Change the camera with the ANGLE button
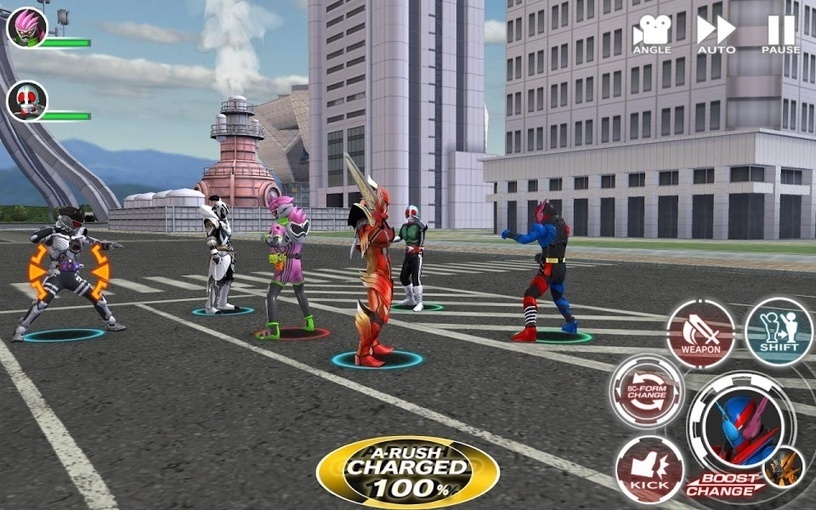 (x=652, y=33)
